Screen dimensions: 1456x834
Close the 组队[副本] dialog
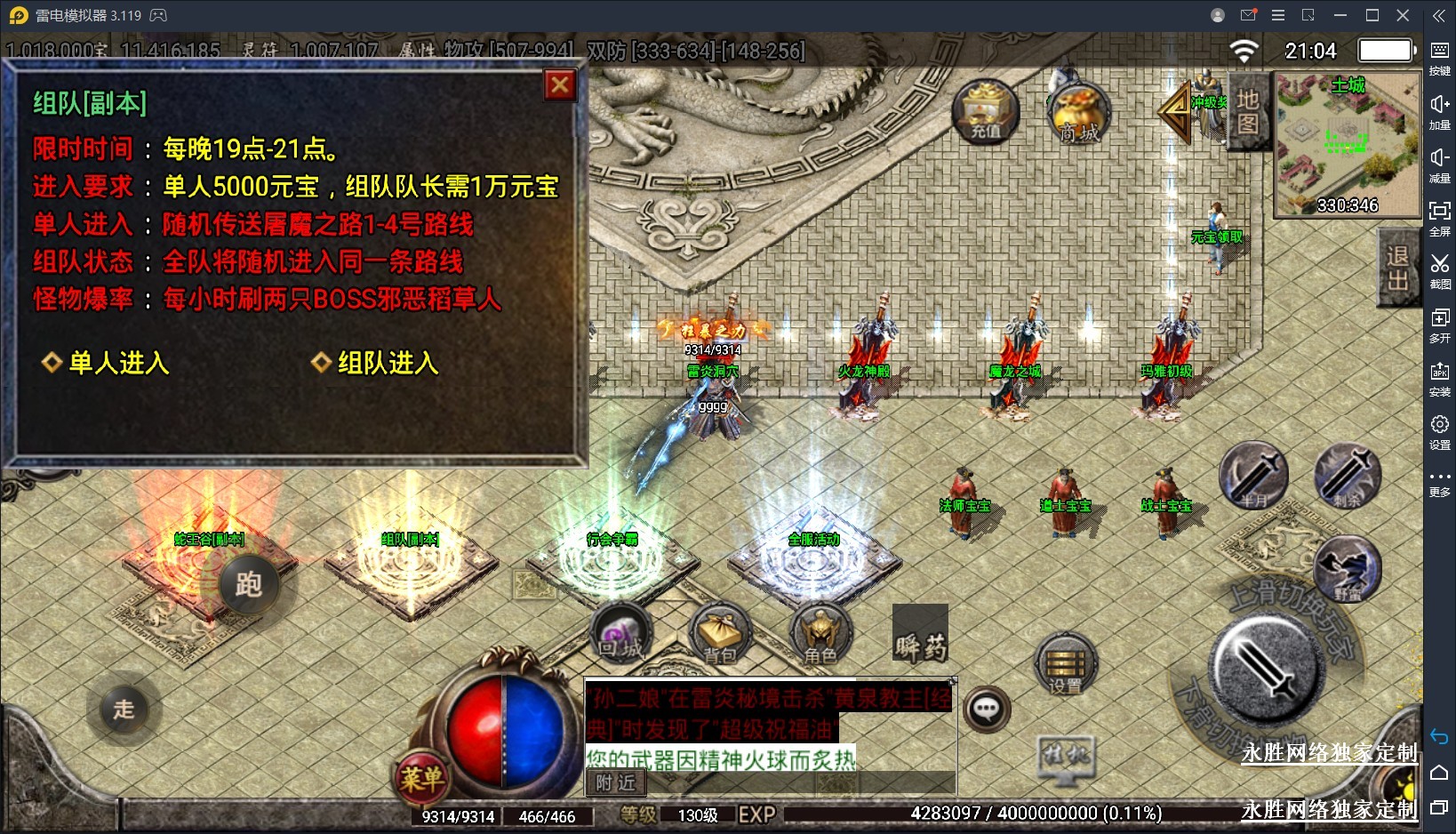tap(559, 85)
